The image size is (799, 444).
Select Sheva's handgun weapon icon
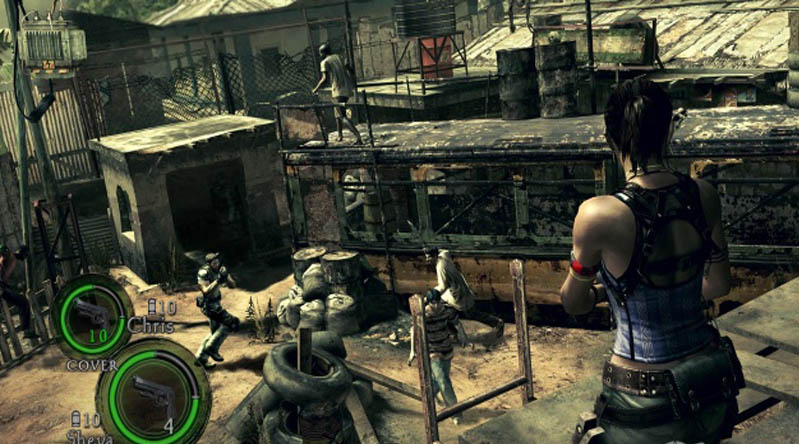click(x=150, y=389)
